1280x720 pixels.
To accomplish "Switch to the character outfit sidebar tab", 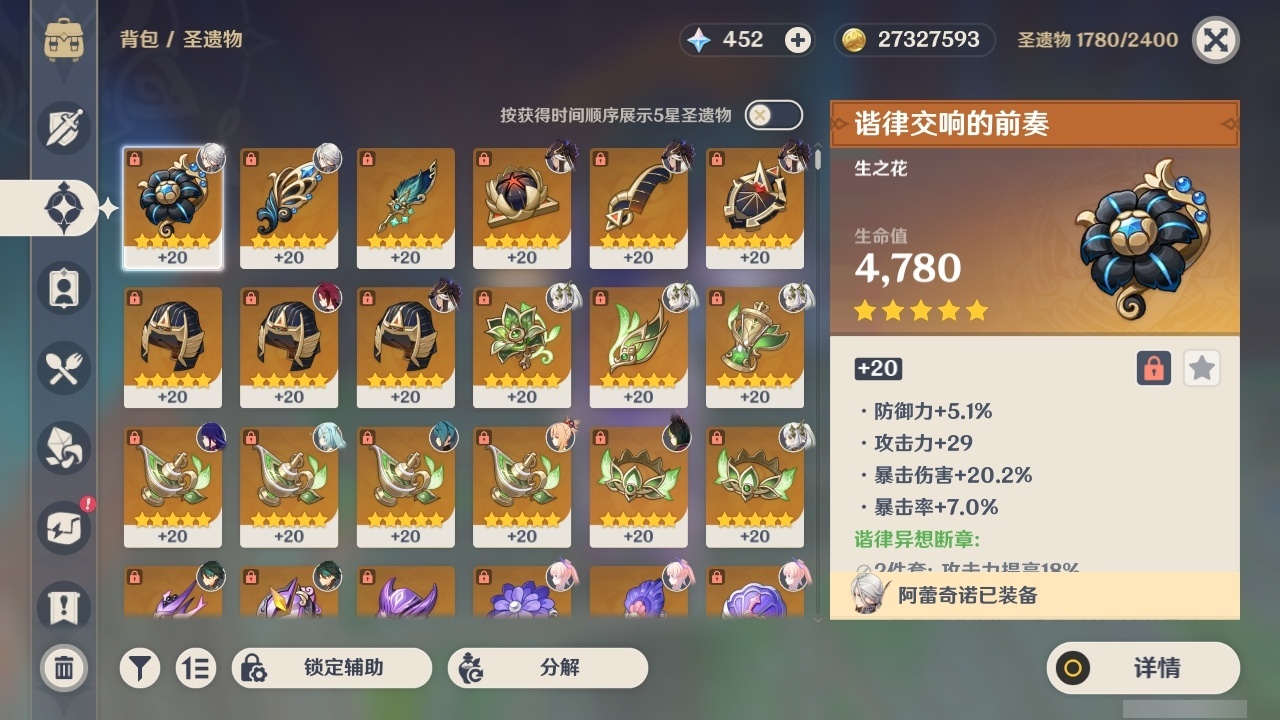I will pos(63,288).
